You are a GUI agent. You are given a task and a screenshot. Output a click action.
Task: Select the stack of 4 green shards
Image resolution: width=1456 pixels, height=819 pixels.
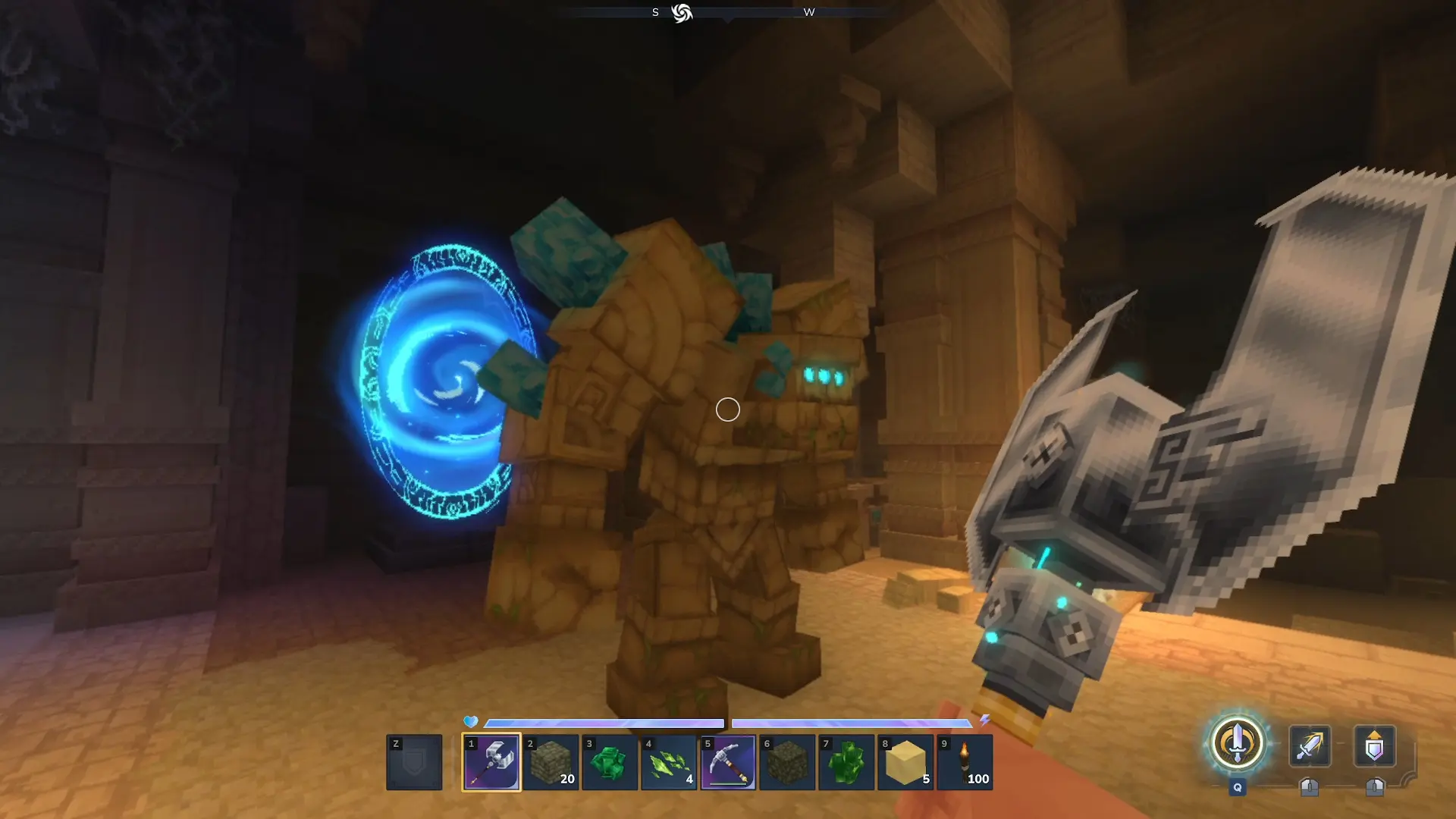pos(669,762)
